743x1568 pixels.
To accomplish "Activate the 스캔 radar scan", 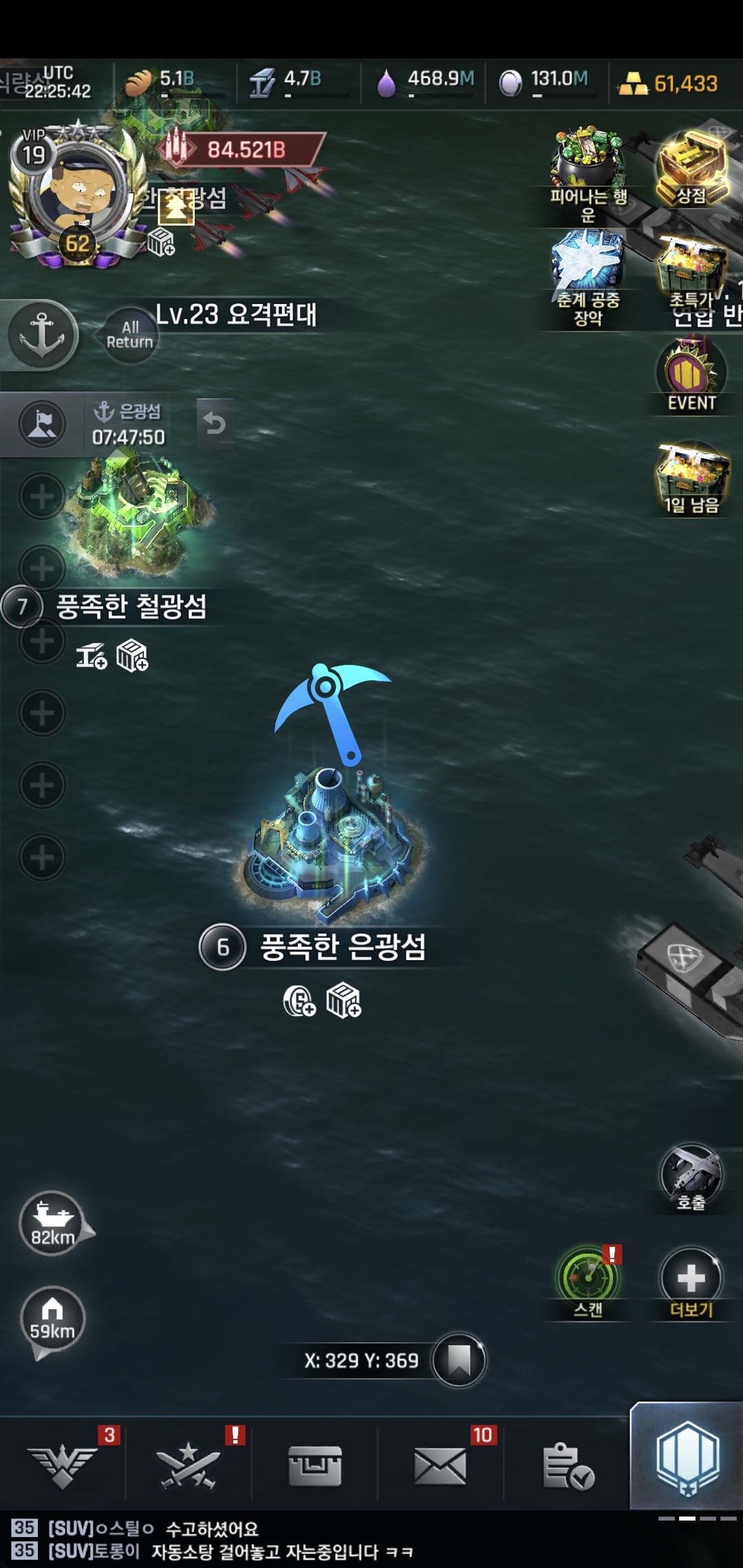I will (x=588, y=1281).
